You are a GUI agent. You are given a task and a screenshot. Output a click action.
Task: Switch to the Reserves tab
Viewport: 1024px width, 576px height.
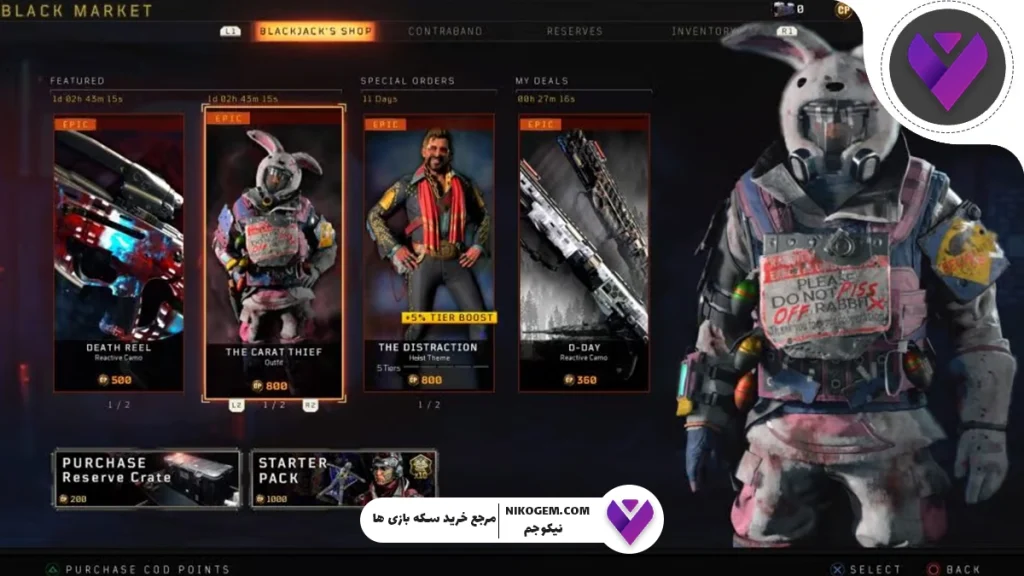pyautogui.click(x=574, y=31)
